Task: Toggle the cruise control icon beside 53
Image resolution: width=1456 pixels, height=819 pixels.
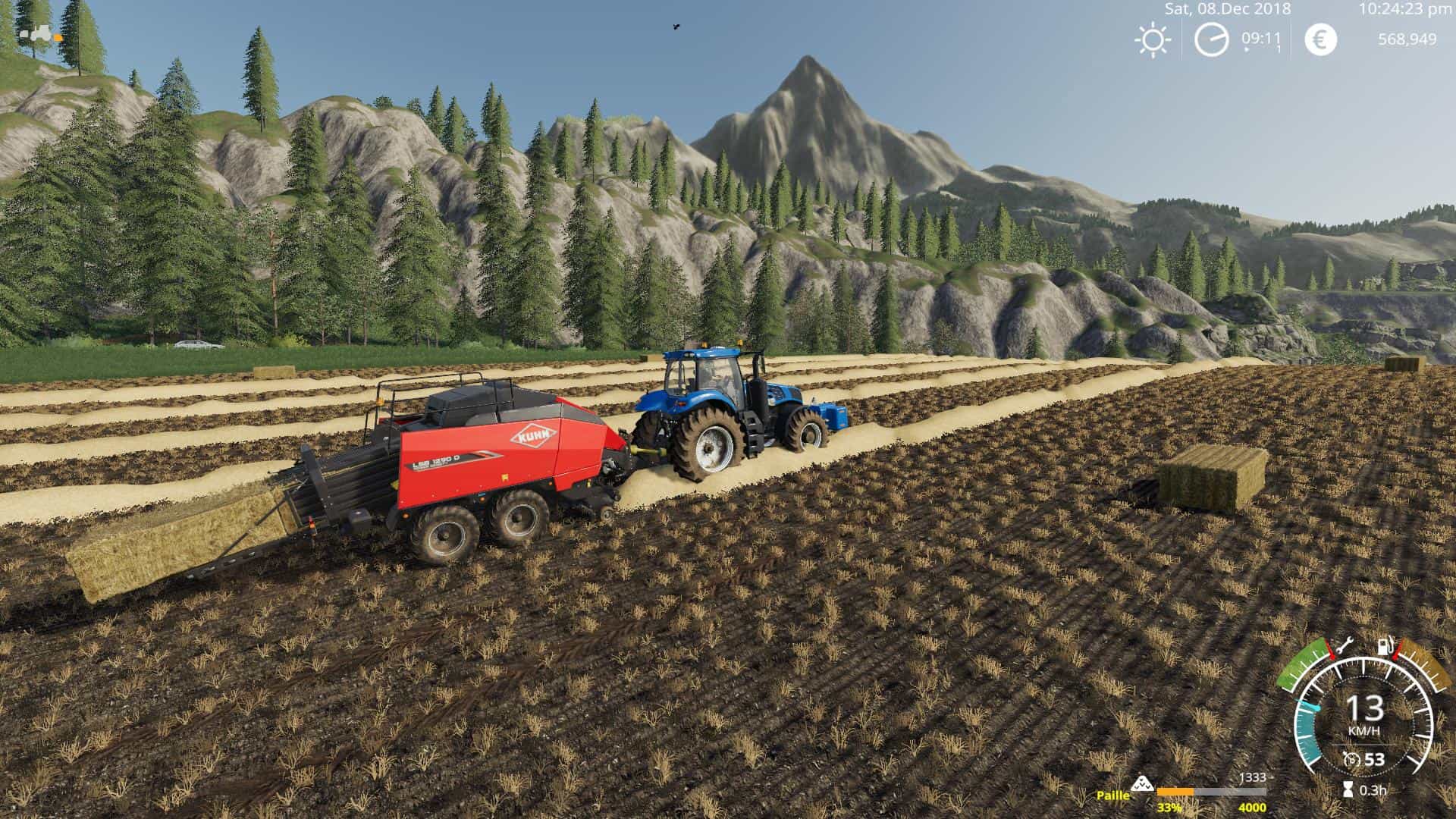Action: pyautogui.click(x=1351, y=759)
